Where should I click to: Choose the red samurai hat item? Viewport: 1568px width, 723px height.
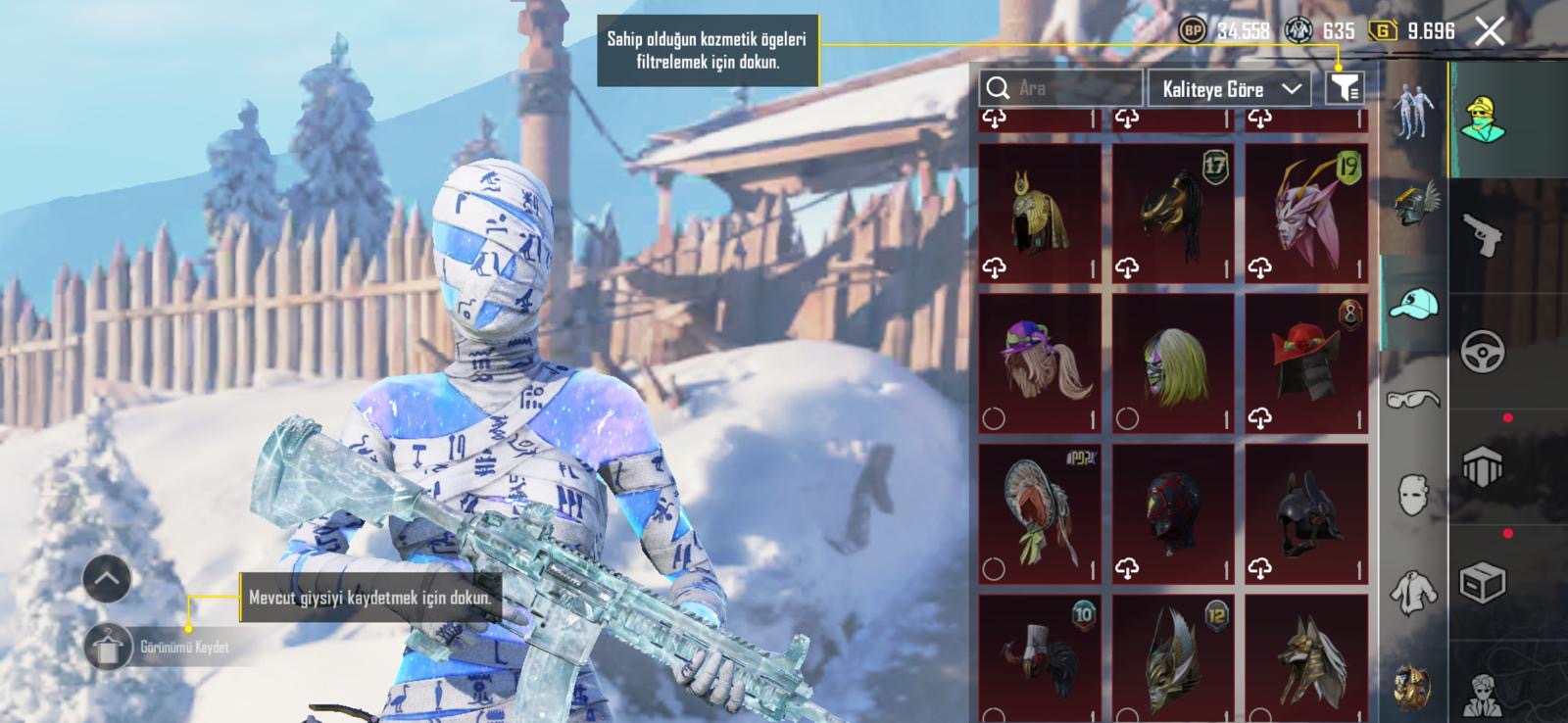tap(1305, 363)
